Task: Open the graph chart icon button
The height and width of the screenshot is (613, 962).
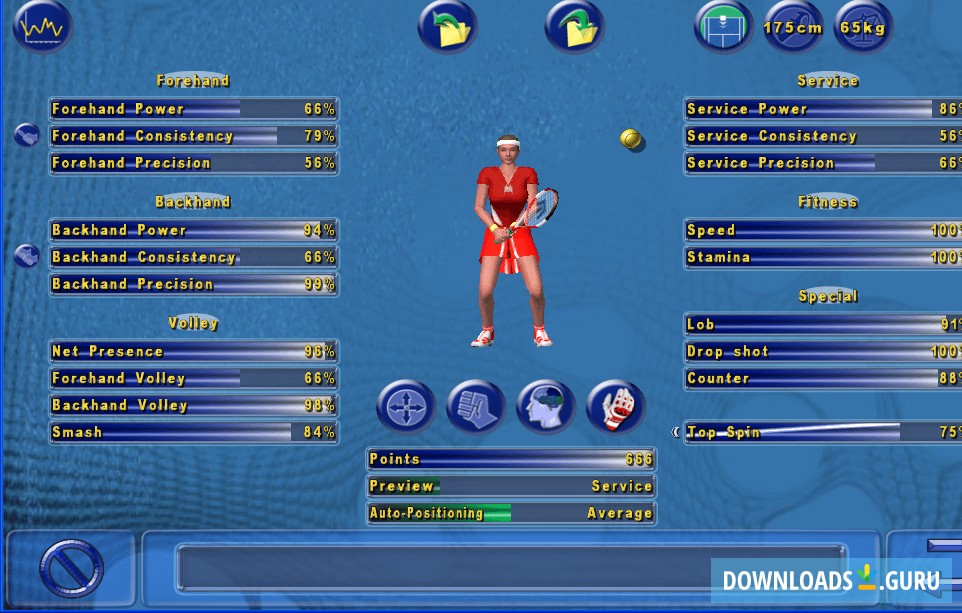Action: click(43, 28)
